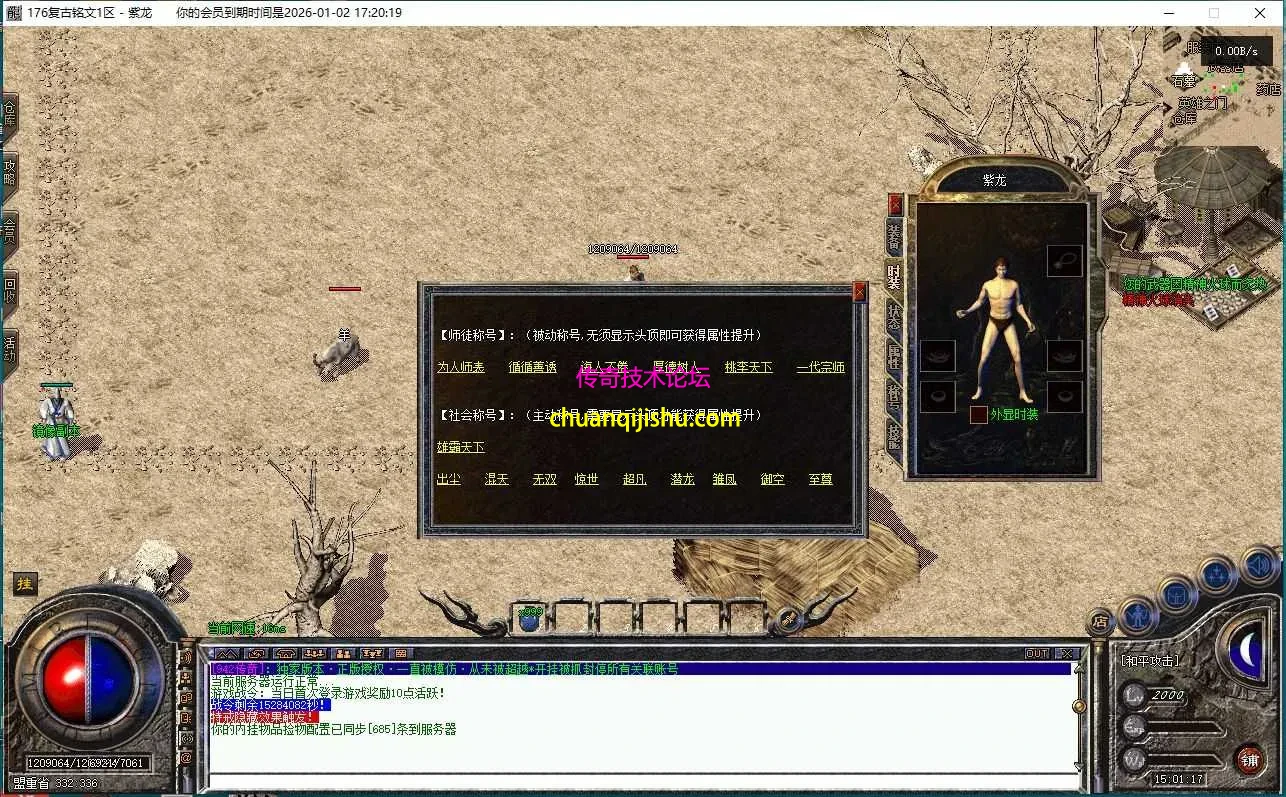Click the 铺 personal stall icon

pos(1250,757)
